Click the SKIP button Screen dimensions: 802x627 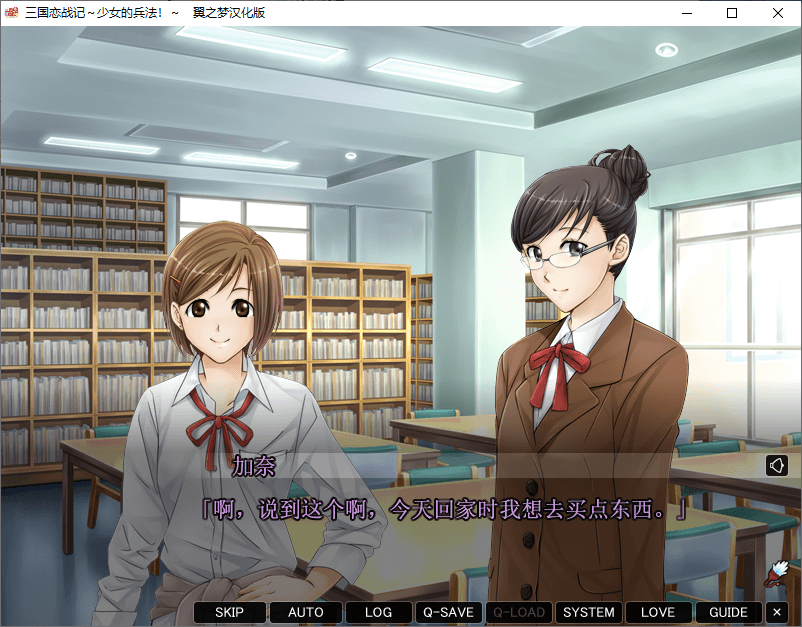(230, 612)
